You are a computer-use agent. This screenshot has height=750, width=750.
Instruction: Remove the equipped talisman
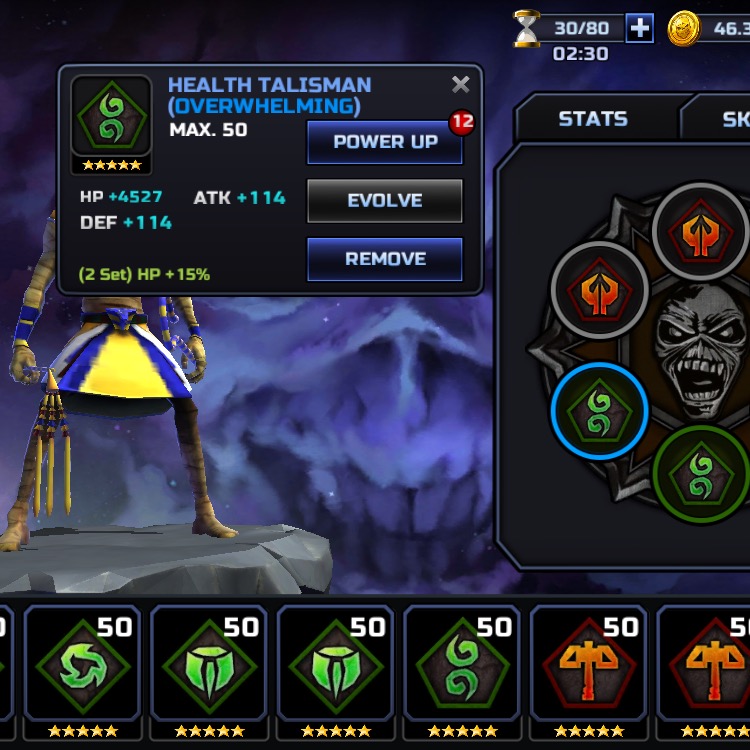[385, 259]
